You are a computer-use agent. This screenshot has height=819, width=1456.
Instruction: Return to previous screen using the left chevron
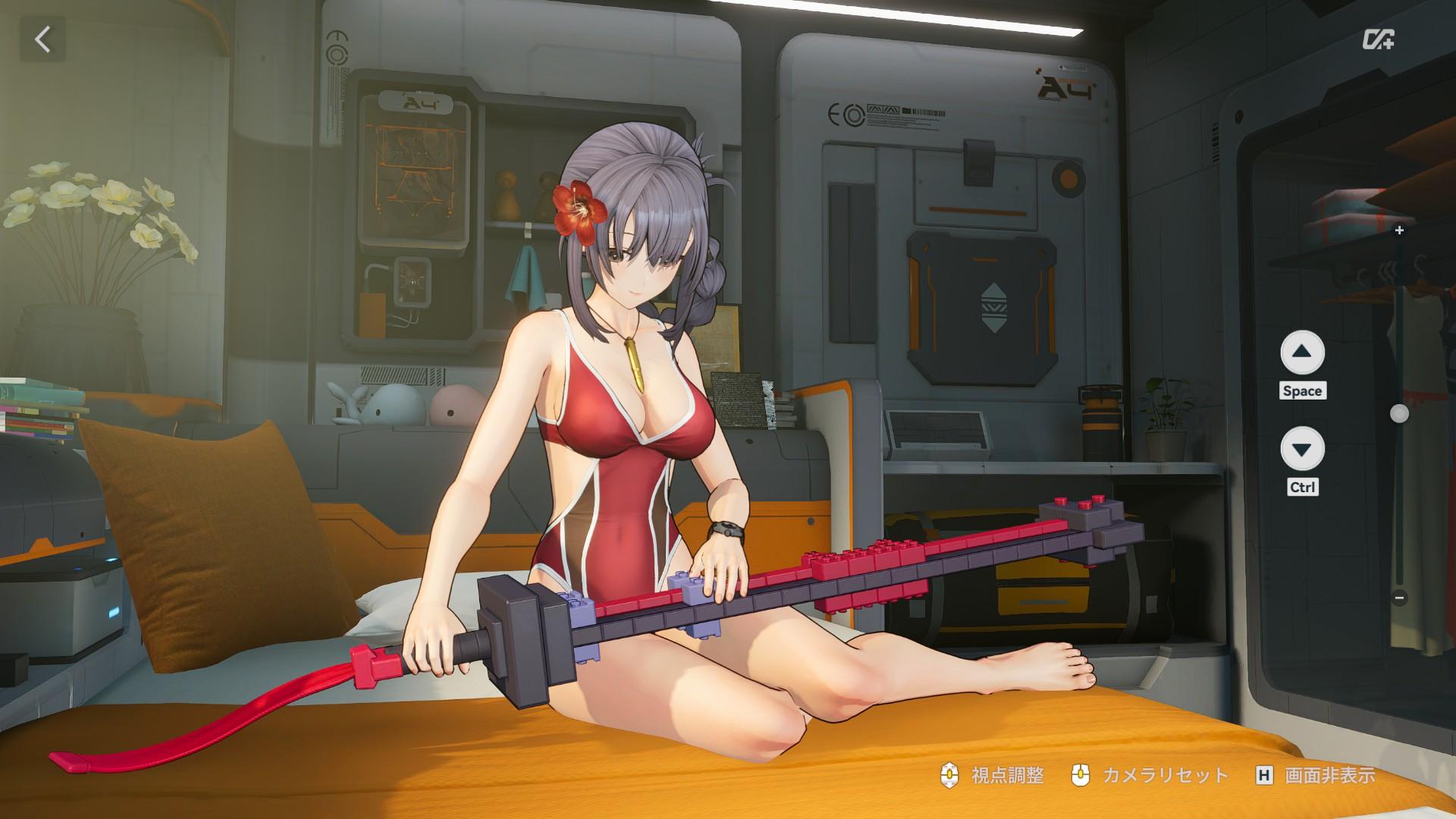pos(43,37)
